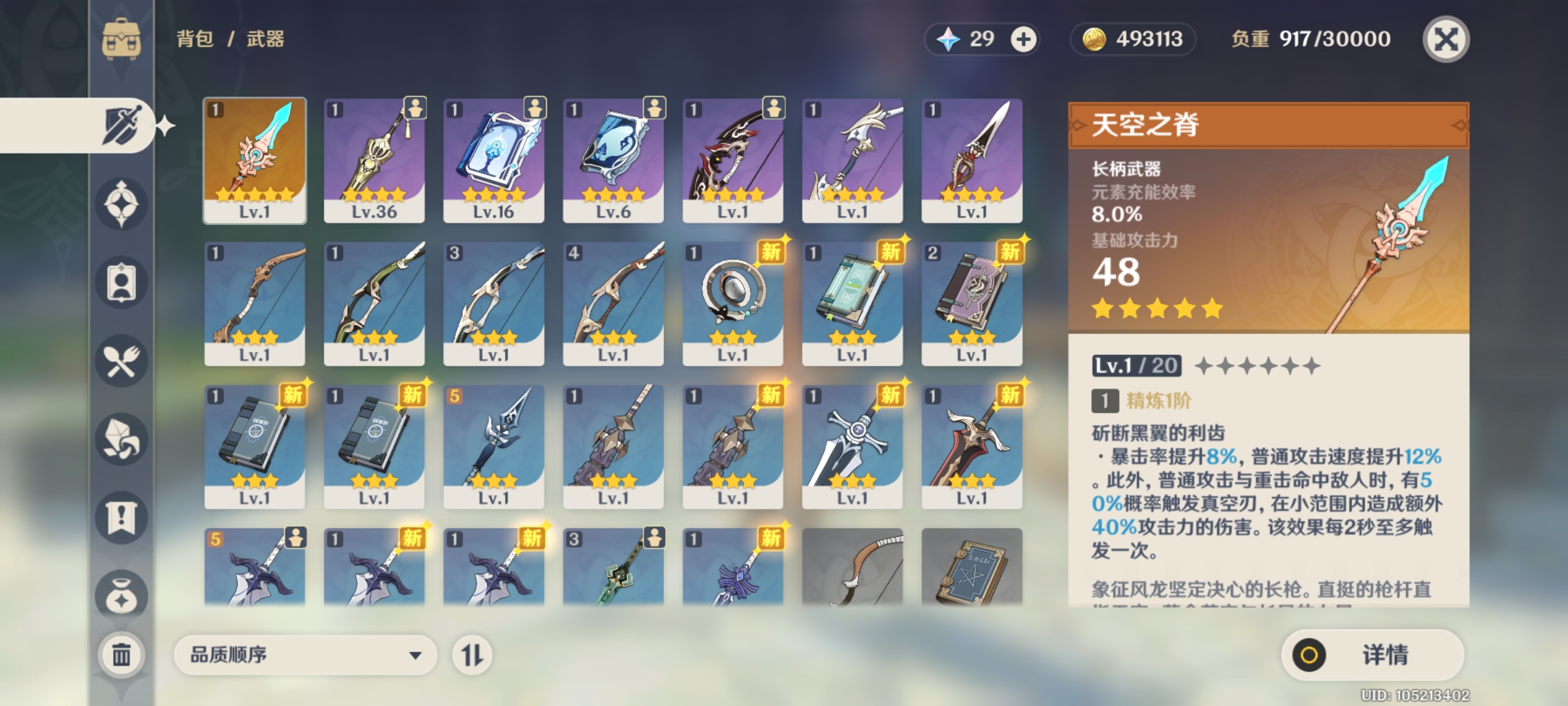This screenshot has width=1568, height=706.
Task: Click the plus button next to primogems
Action: click(1024, 39)
